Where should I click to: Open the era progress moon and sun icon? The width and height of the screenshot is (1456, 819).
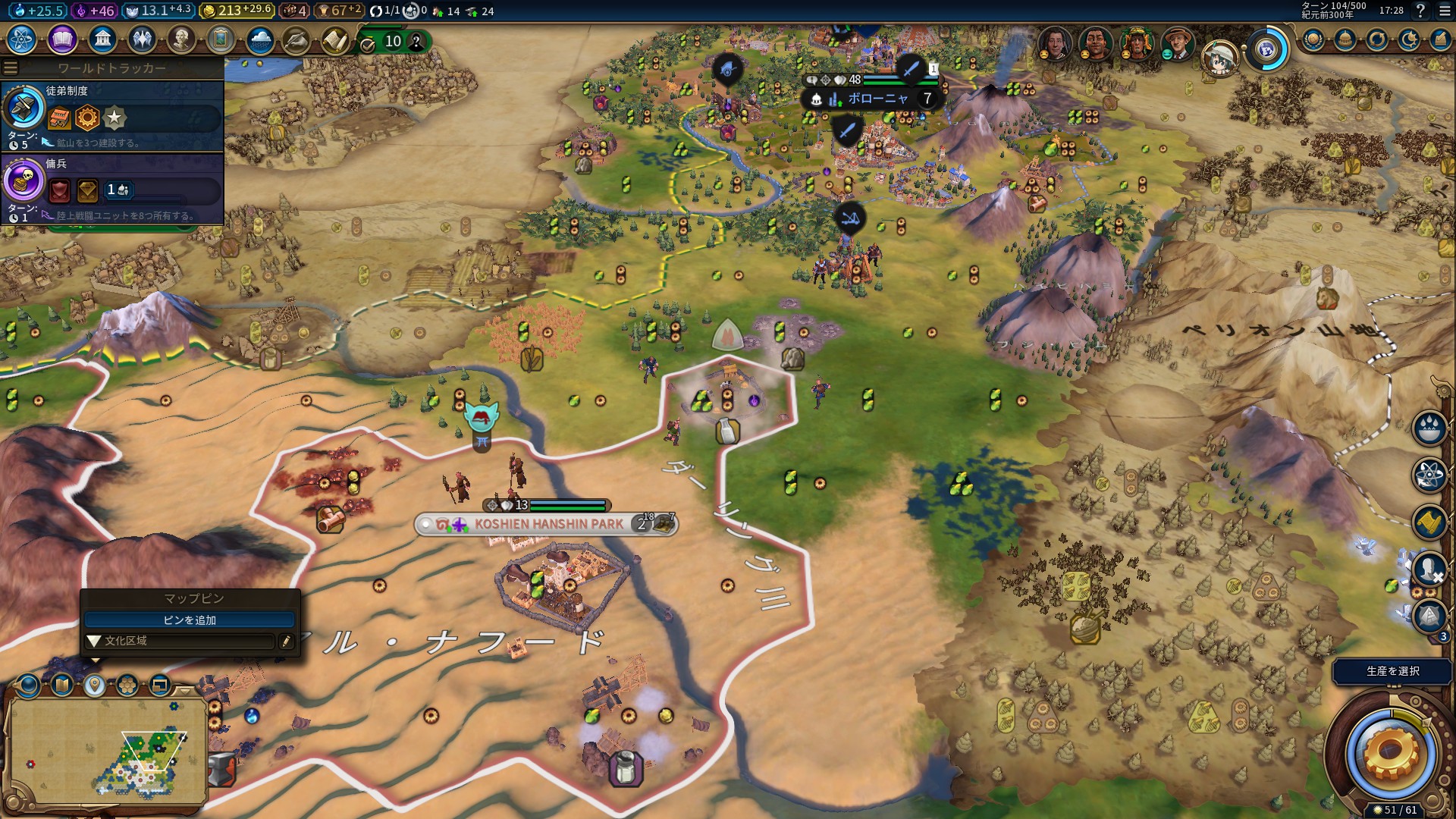[1409, 39]
